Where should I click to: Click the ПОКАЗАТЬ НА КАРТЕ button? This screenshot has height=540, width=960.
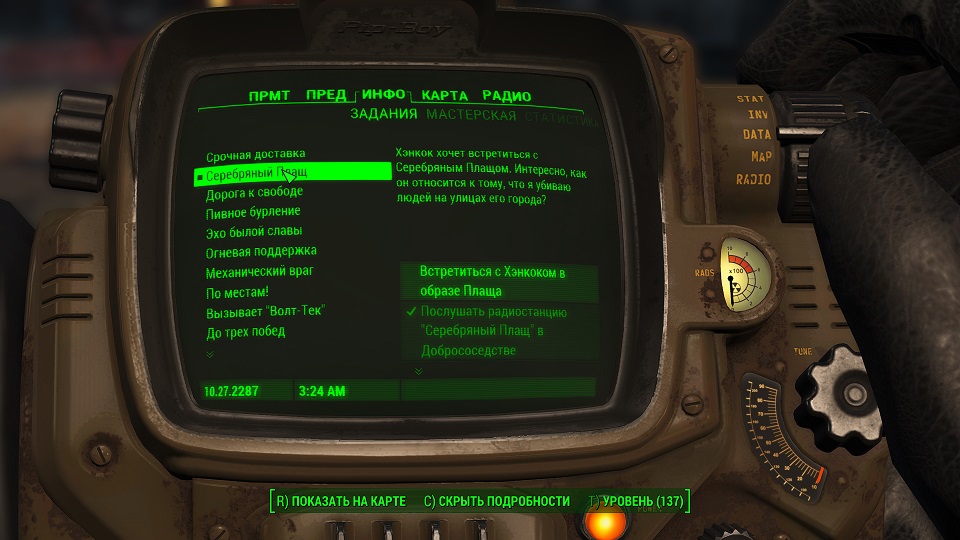(340, 500)
